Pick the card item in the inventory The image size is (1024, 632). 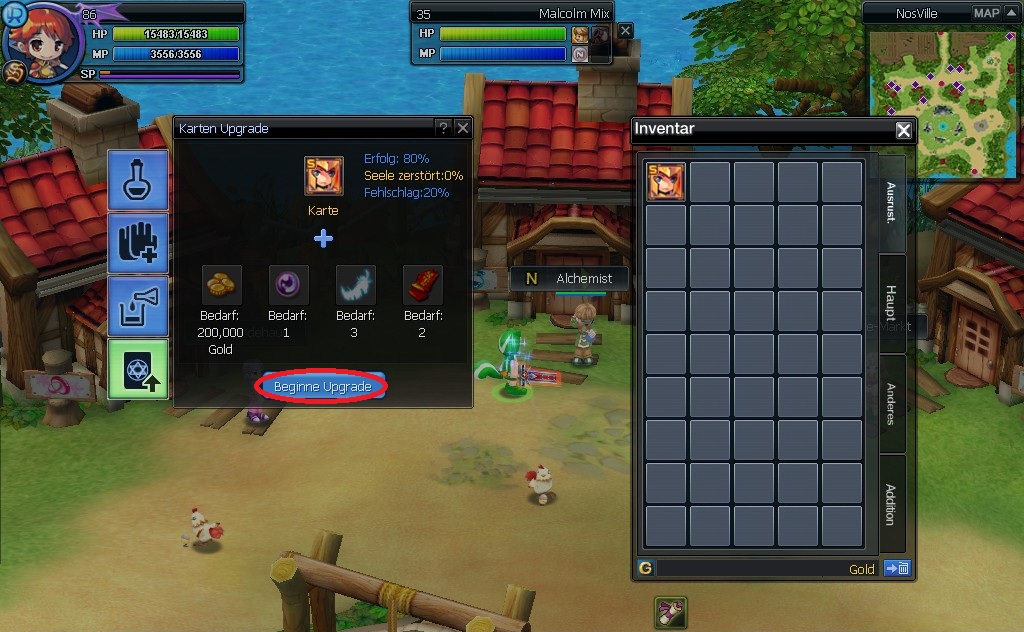(x=666, y=182)
